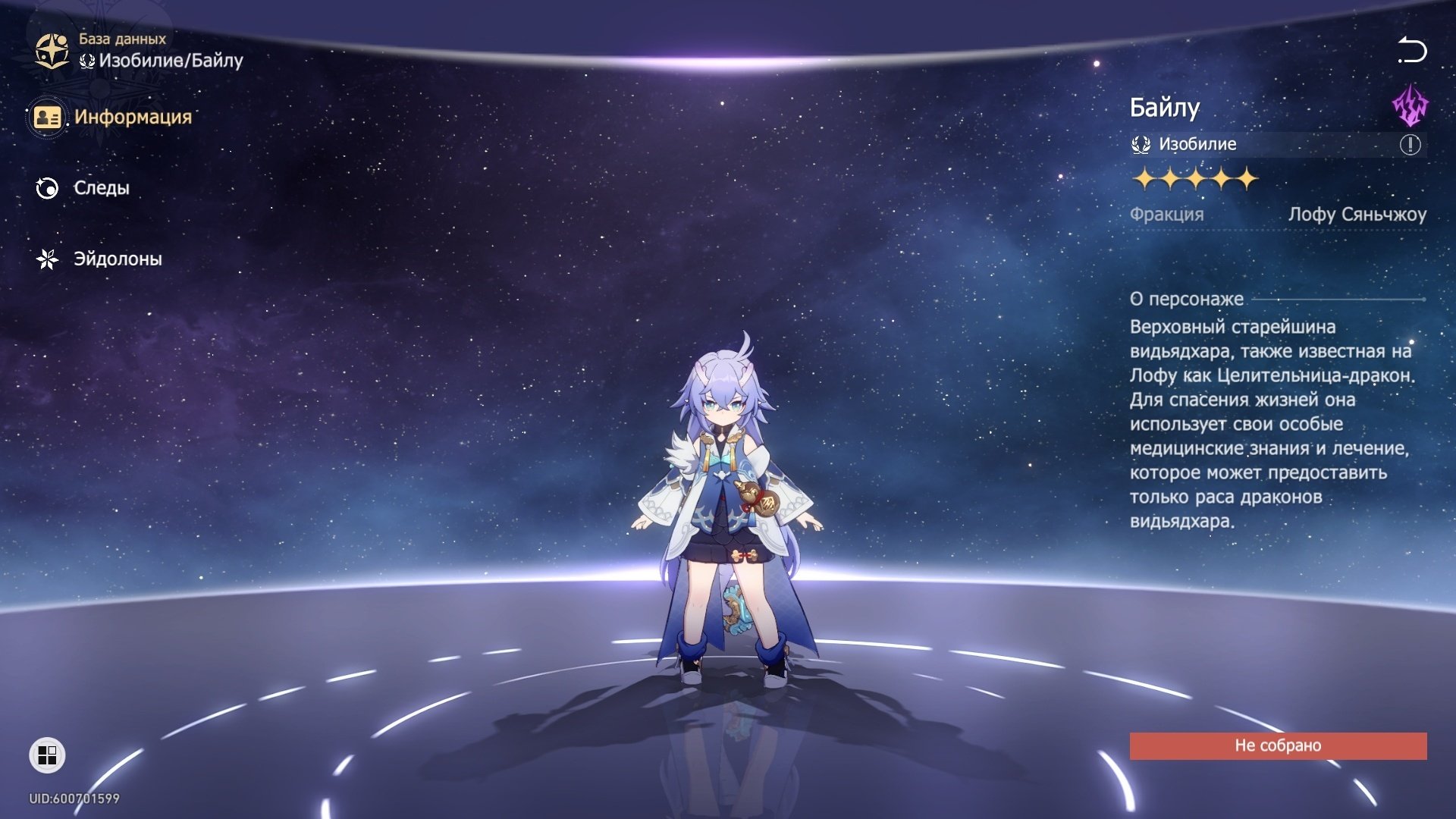Image resolution: width=1456 pixels, height=819 pixels.
Task: Switch to the Информация tab
Action: click(x=114, y=118)
